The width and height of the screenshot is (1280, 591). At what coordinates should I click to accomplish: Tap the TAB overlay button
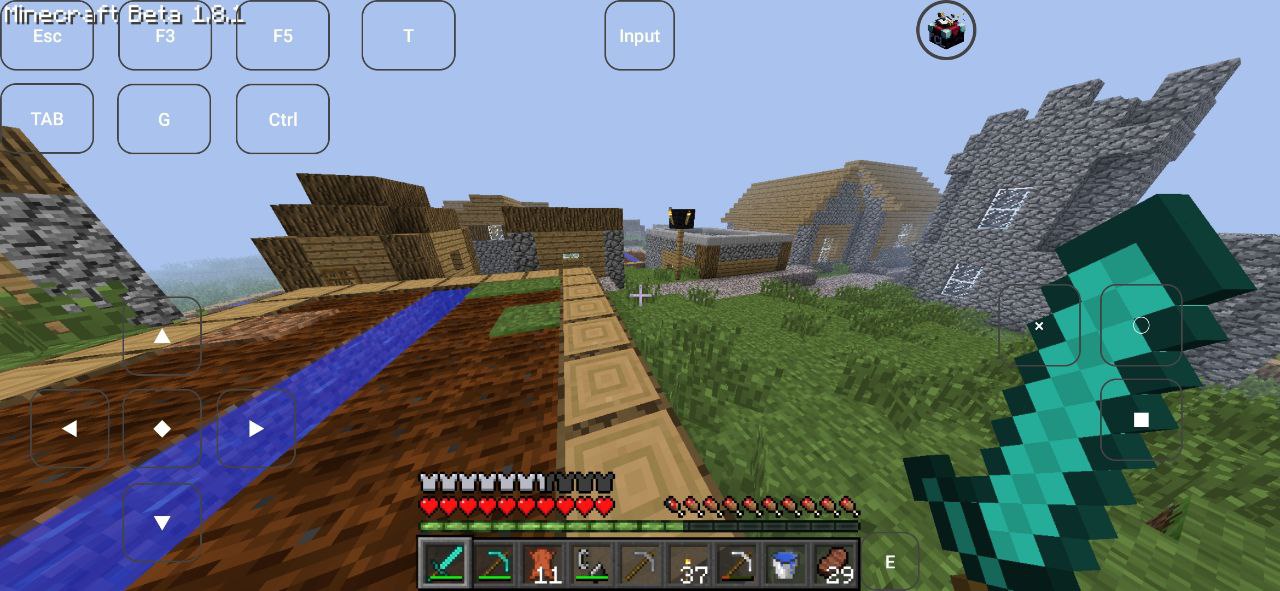(47, 119)
